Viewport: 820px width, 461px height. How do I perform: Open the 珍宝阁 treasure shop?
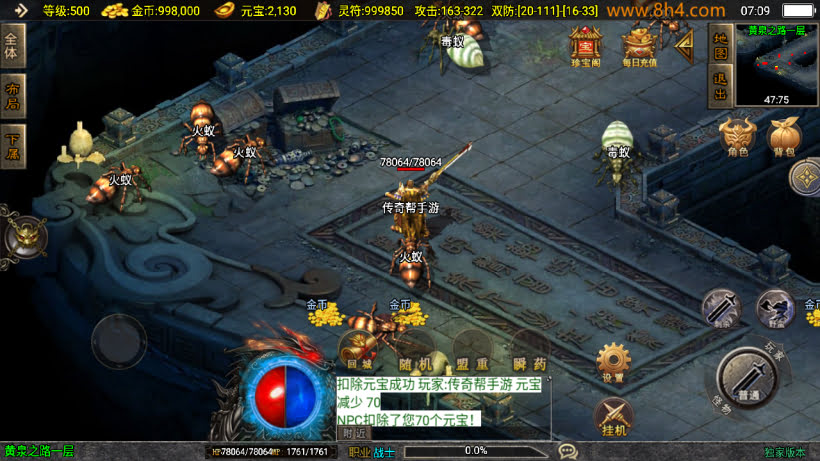585,44
